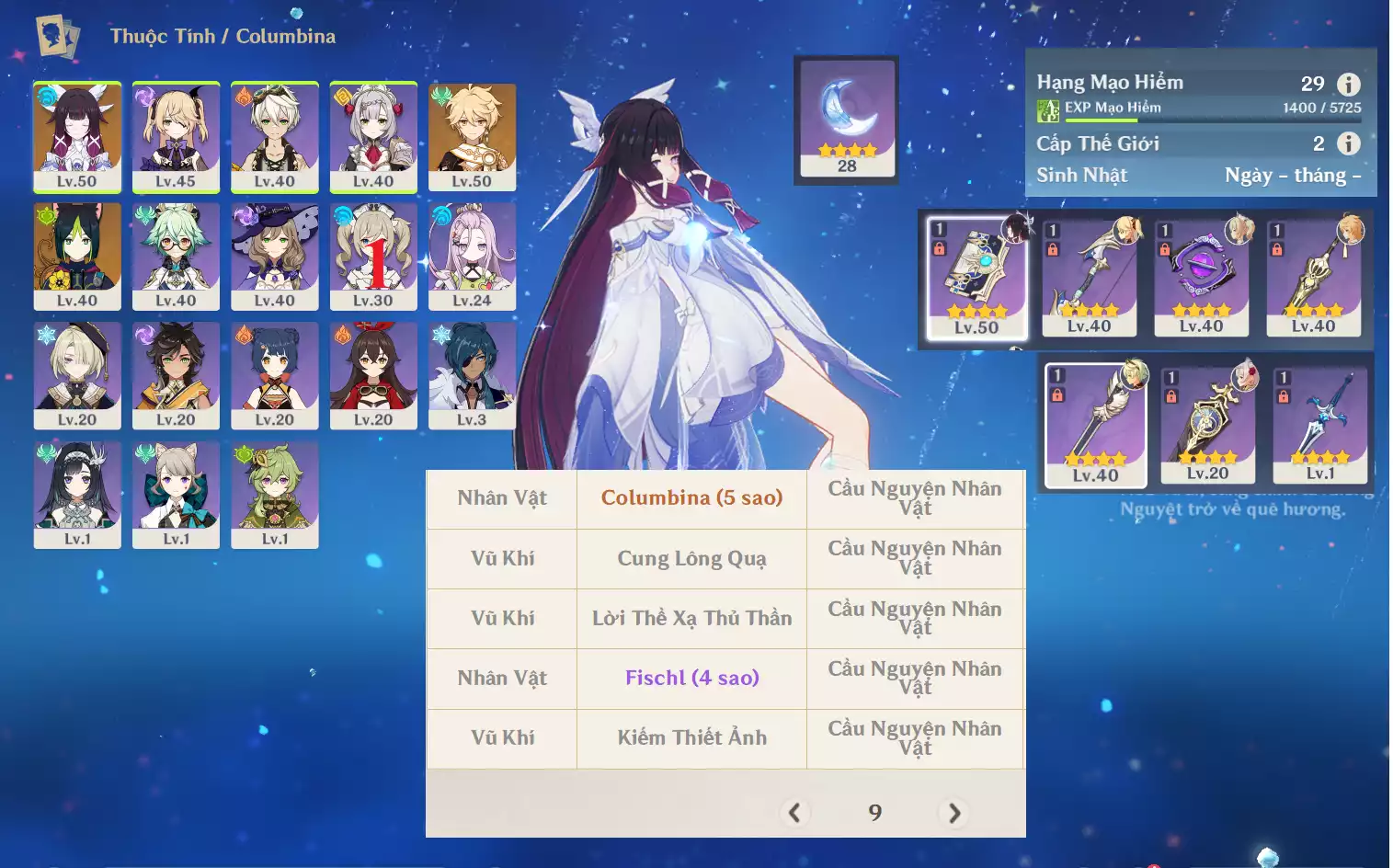Open the character archive icon beside Thuộc Tính
The image size is (1393, 868).
coord(57,37)
